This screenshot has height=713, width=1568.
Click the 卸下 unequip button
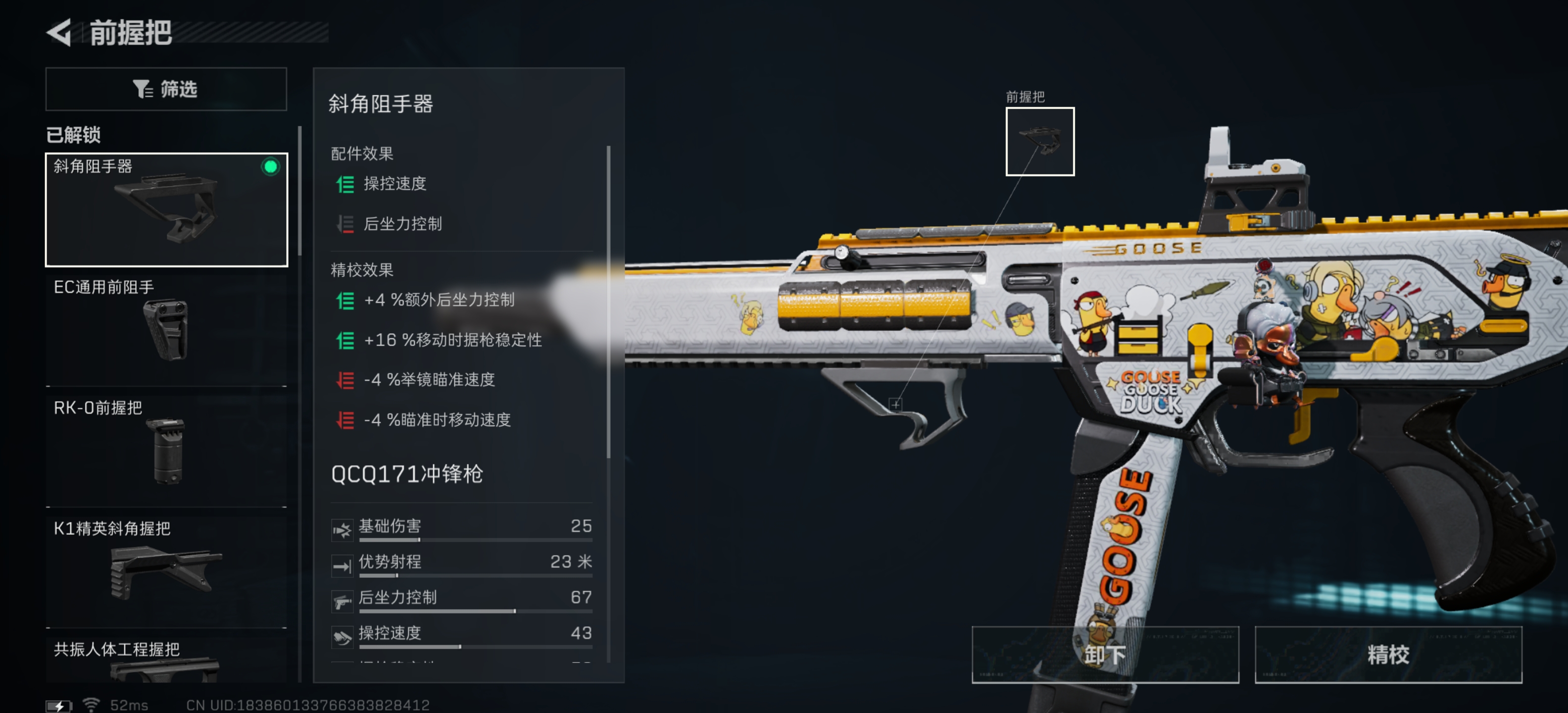(1104, 655)
